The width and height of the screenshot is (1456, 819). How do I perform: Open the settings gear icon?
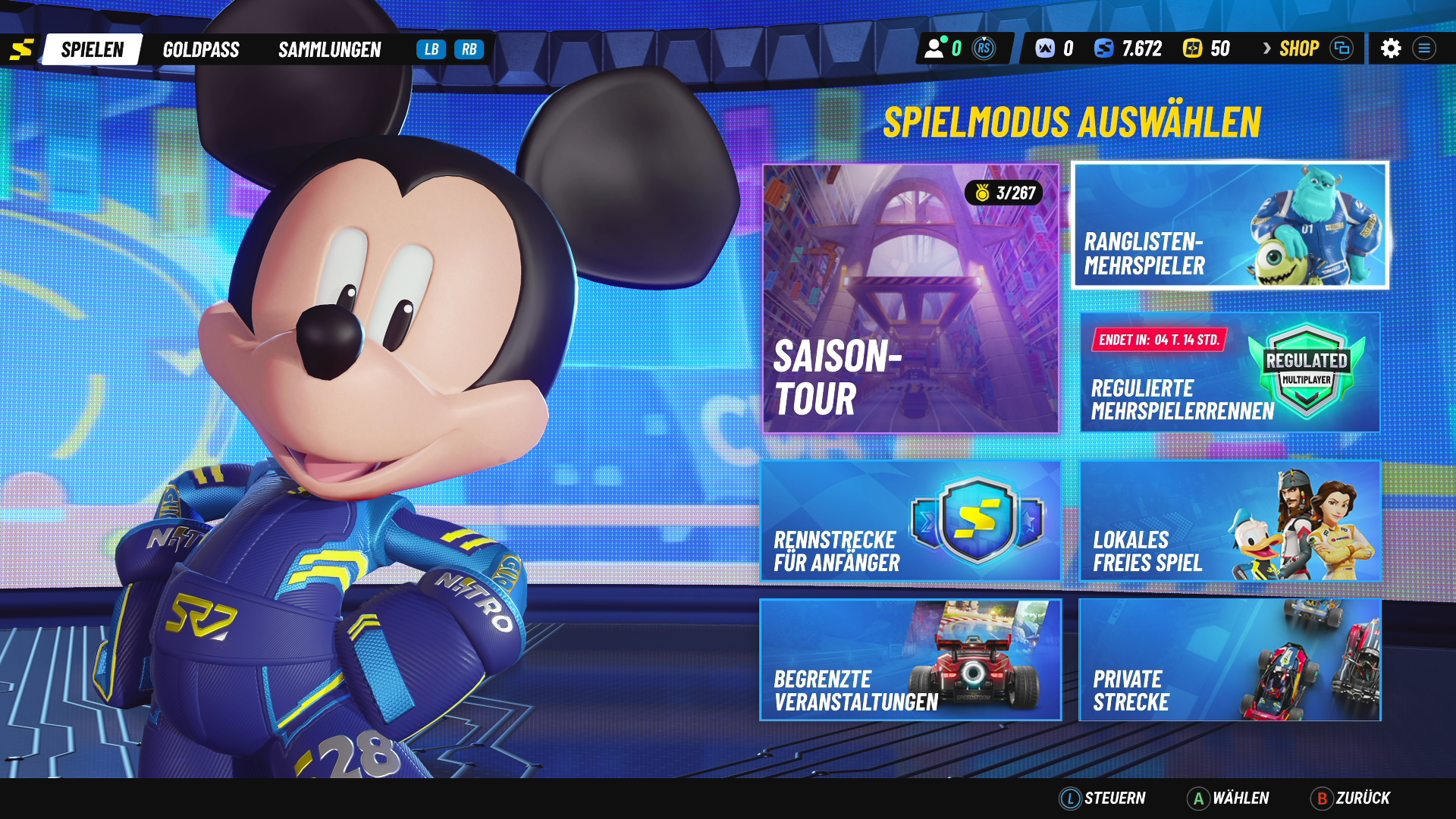(x=1392, y=49)
